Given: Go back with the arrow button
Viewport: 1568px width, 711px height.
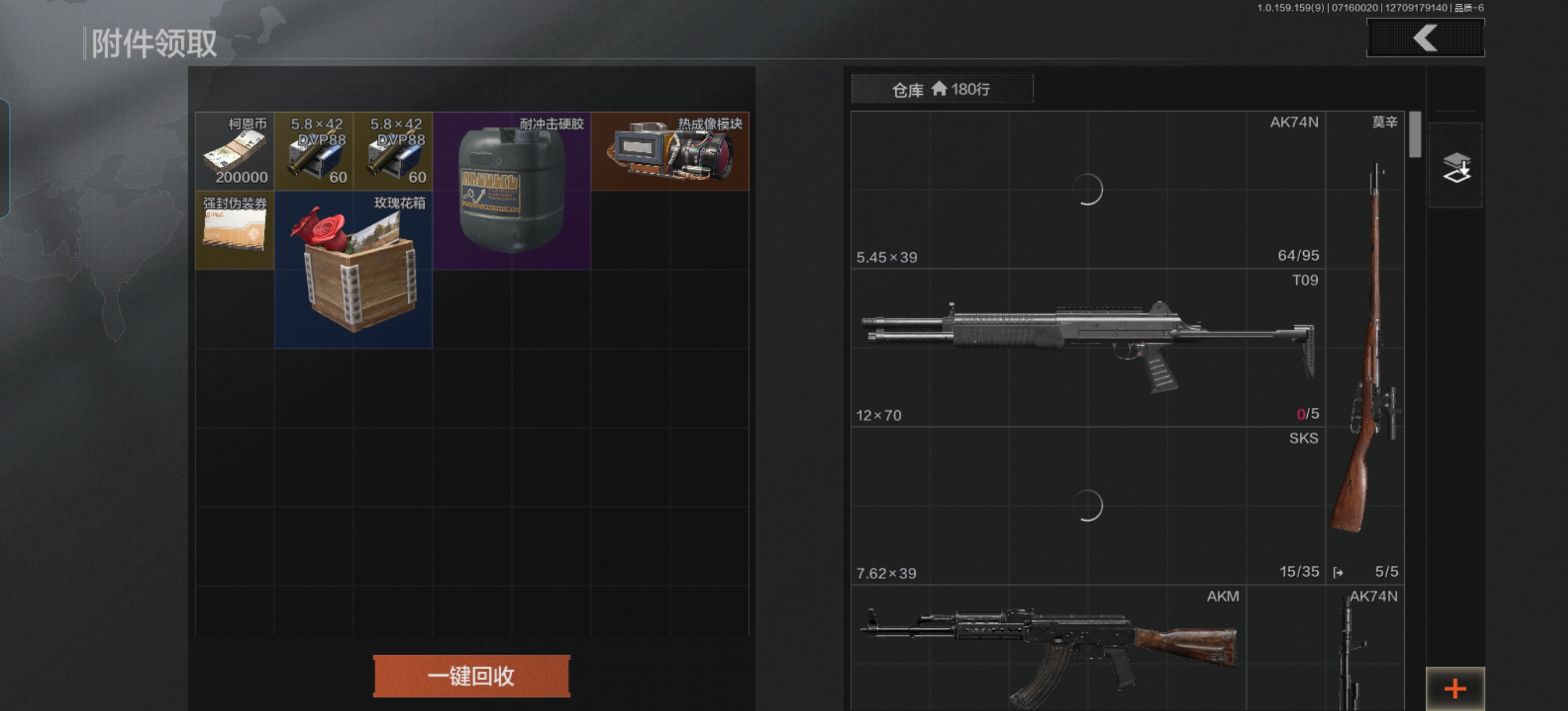Looking at the screenshot, I should [1425, 38].
